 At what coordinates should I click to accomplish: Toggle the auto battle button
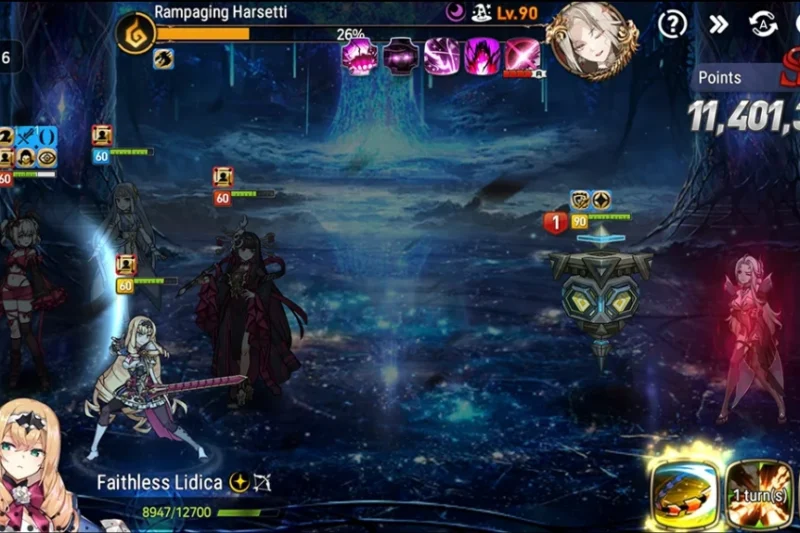(763, 24)
